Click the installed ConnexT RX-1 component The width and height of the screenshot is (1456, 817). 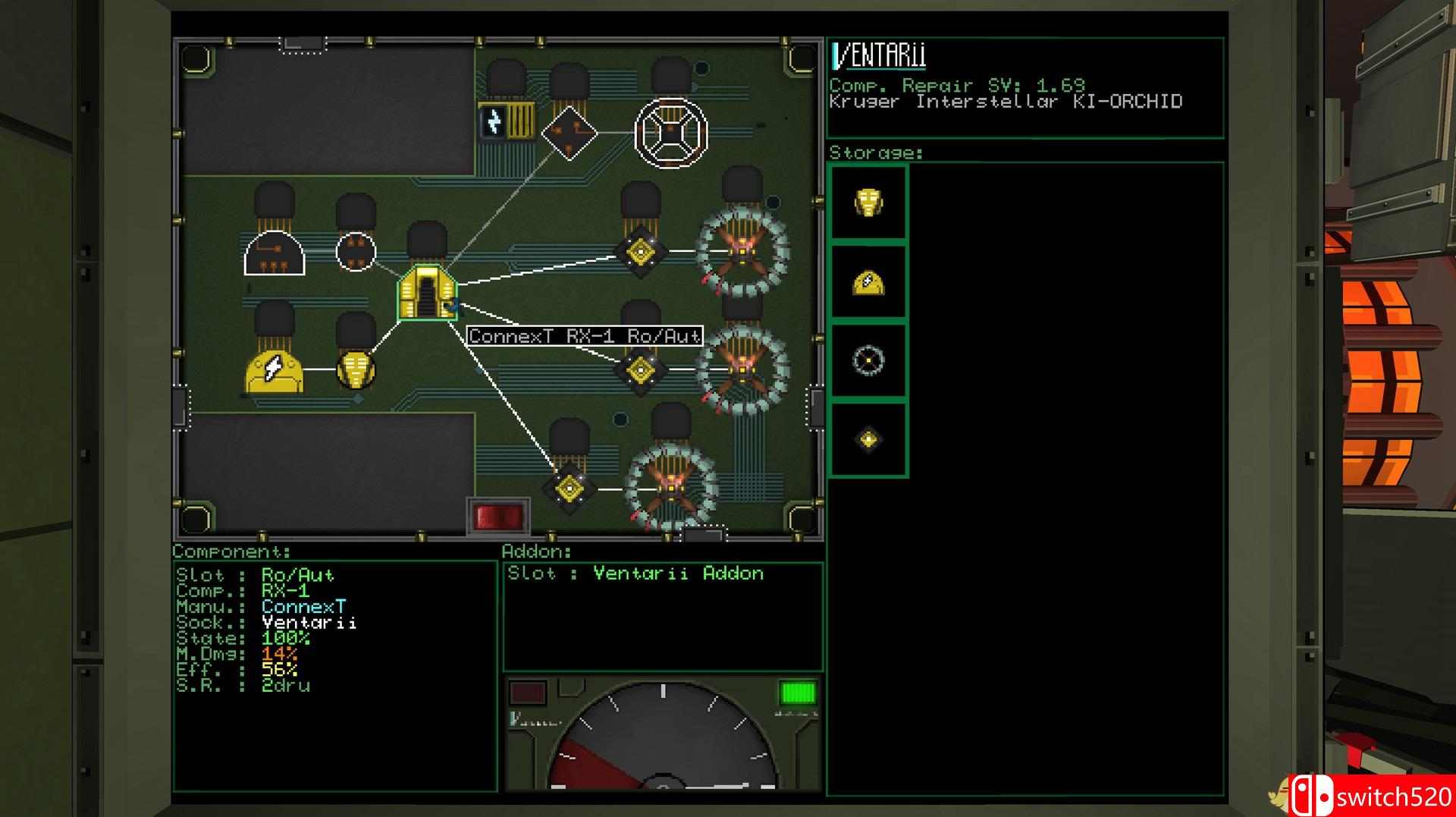pos(427,293)
